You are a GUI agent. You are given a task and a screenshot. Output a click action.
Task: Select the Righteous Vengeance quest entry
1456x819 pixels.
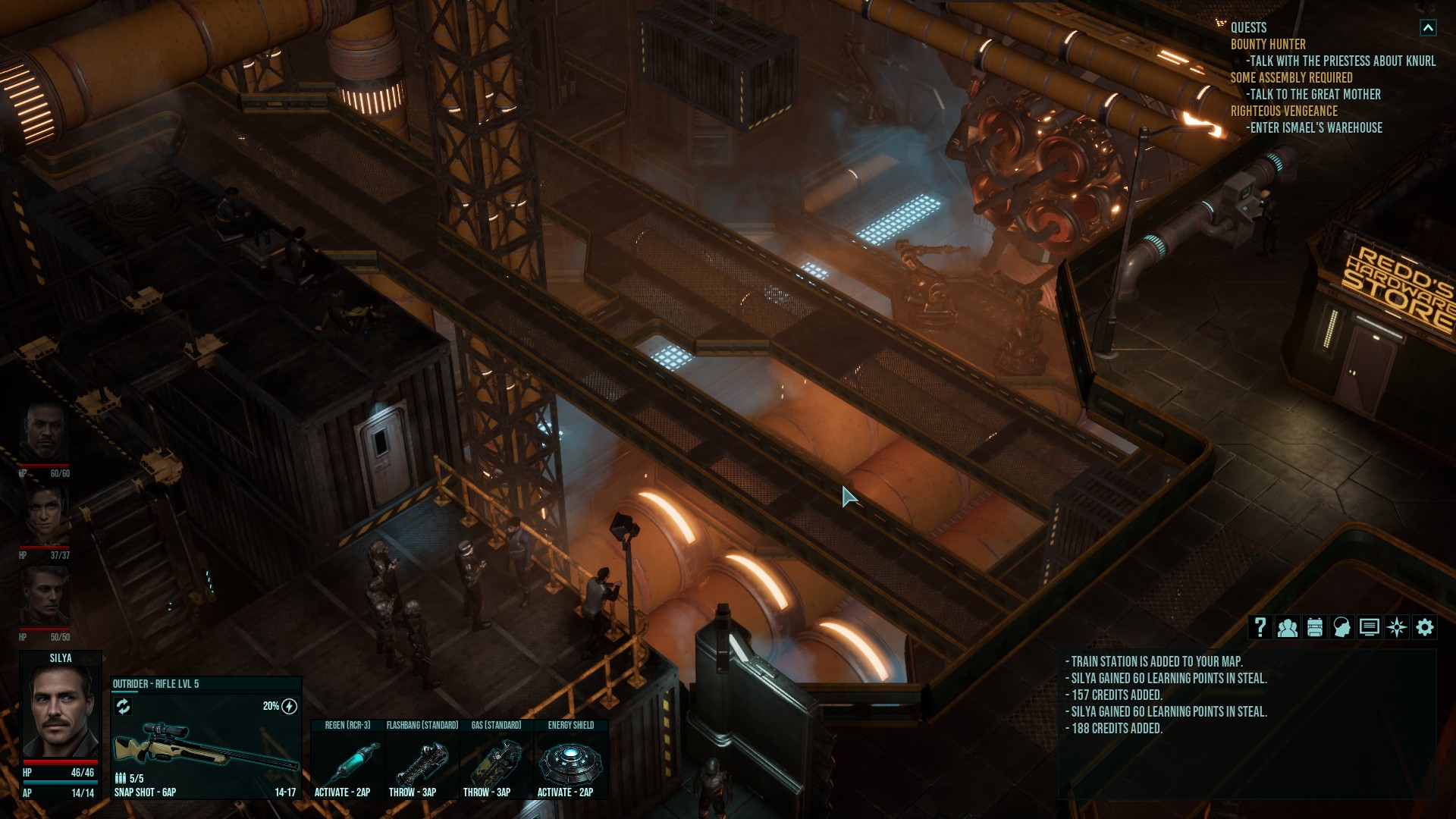(x=1283, y=111)
